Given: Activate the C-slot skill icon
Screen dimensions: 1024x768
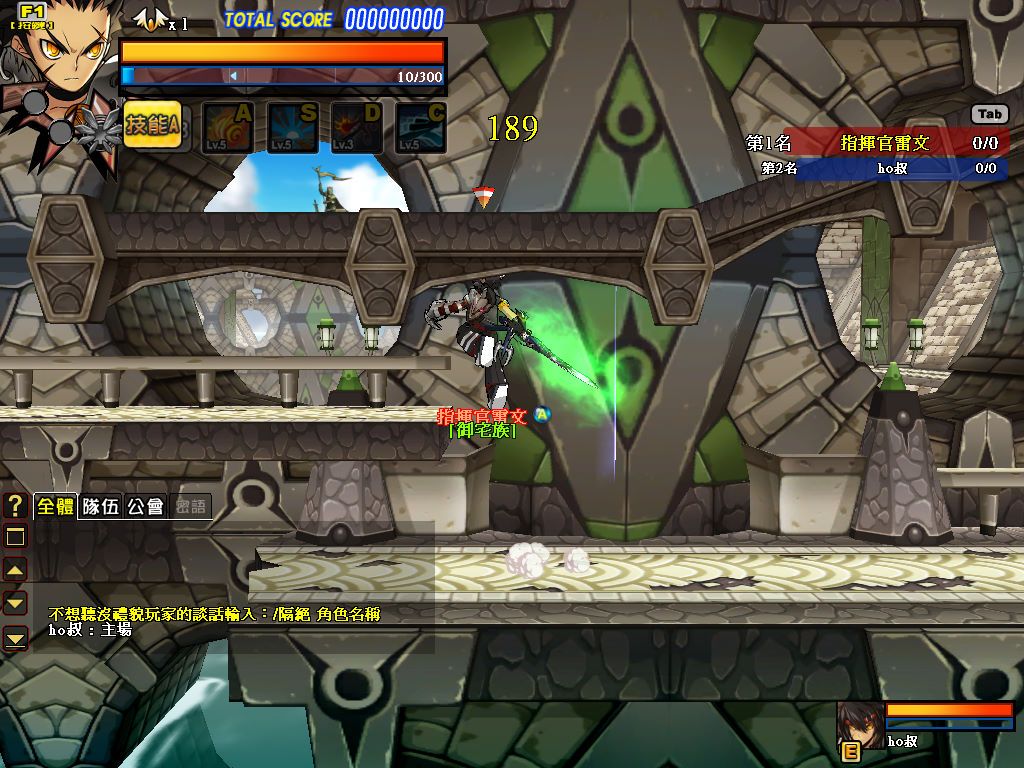Looking at the screenshot, I should [x=420, y=128].
